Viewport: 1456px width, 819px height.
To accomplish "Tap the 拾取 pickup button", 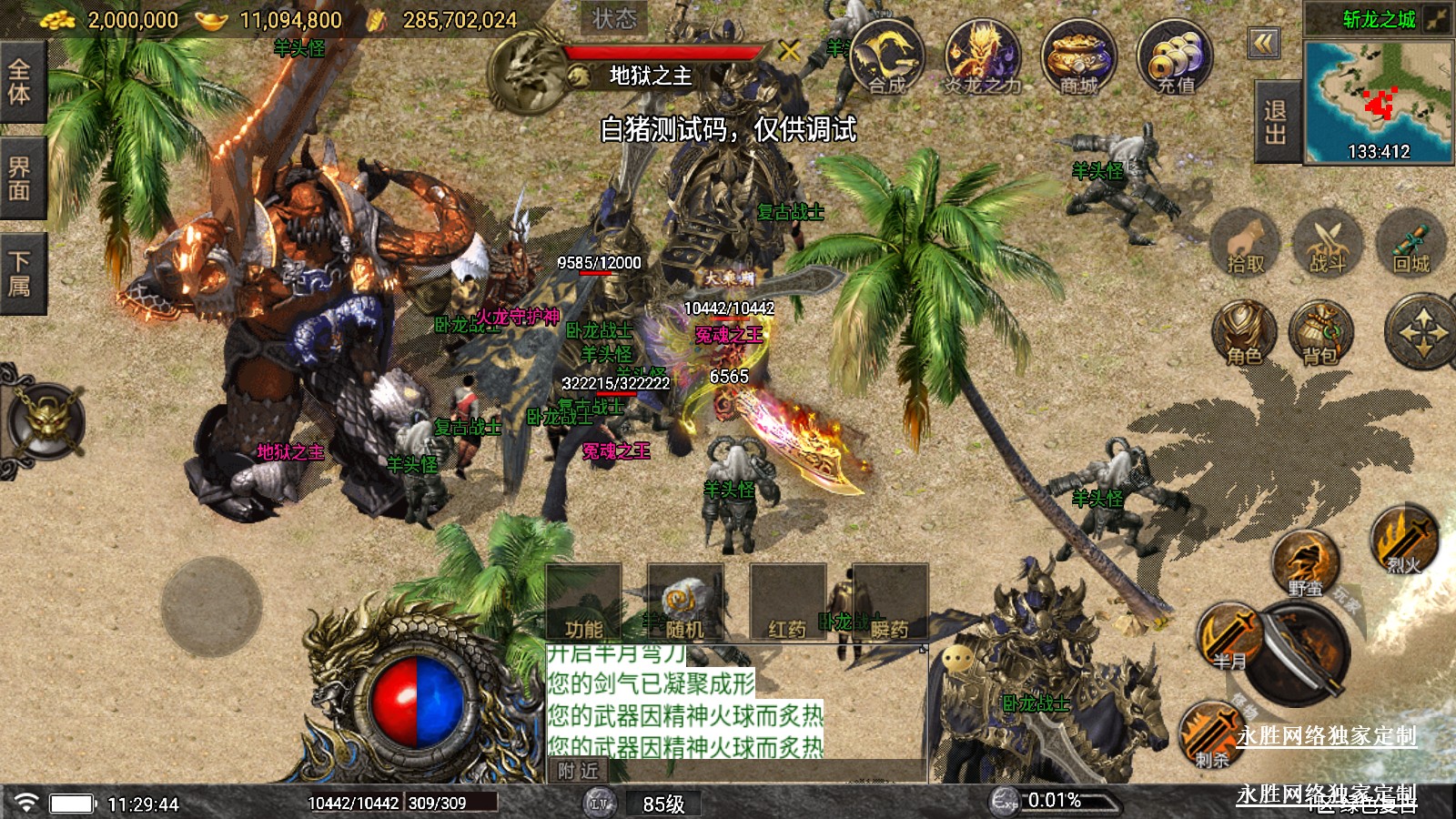I will coord(1245,242).
